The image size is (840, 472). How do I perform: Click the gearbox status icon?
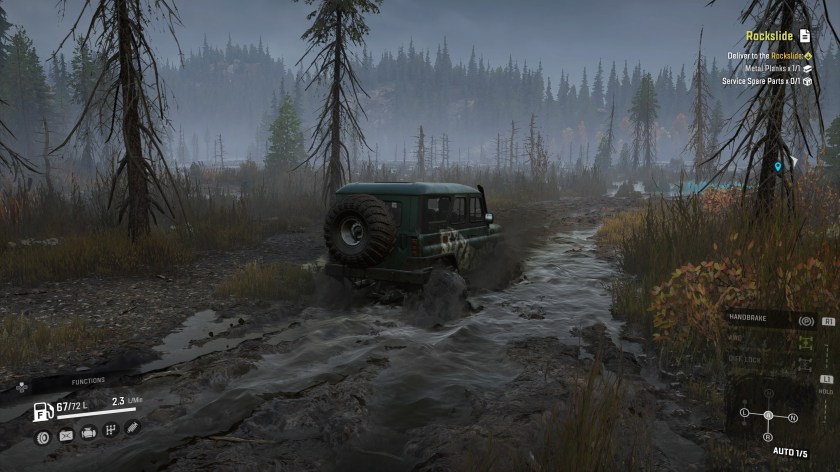(x=110, y=431)
